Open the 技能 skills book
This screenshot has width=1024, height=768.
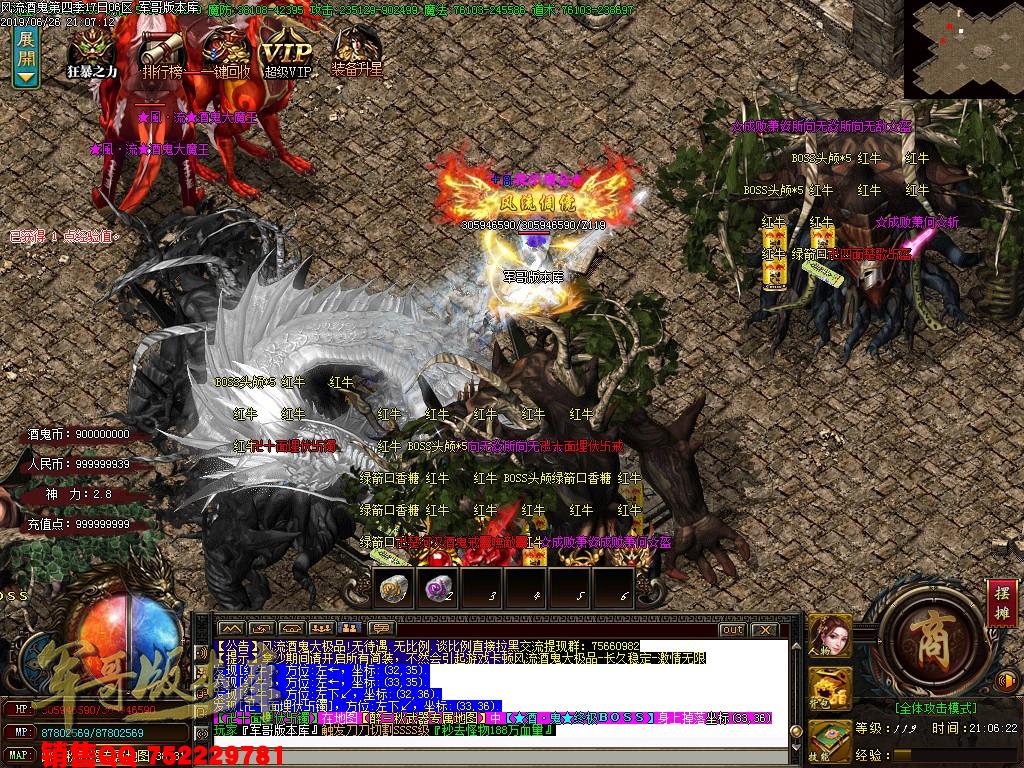point(829,740)
